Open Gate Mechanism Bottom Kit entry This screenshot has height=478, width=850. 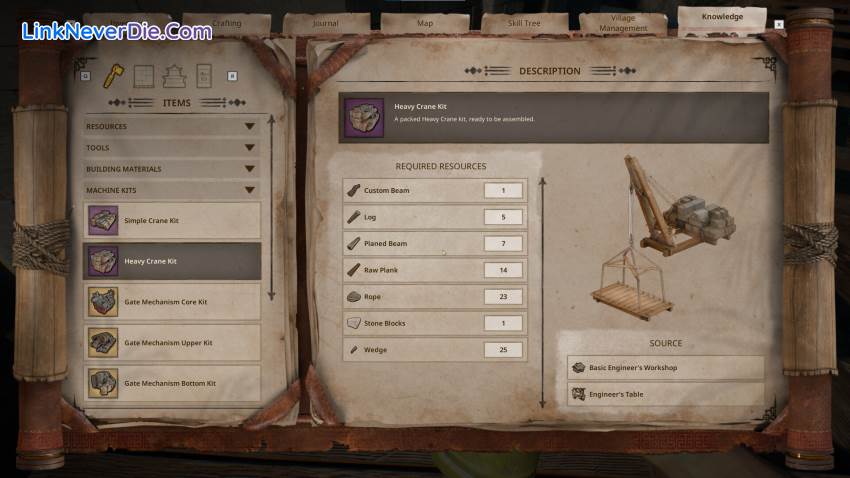(x=172, y=384)
